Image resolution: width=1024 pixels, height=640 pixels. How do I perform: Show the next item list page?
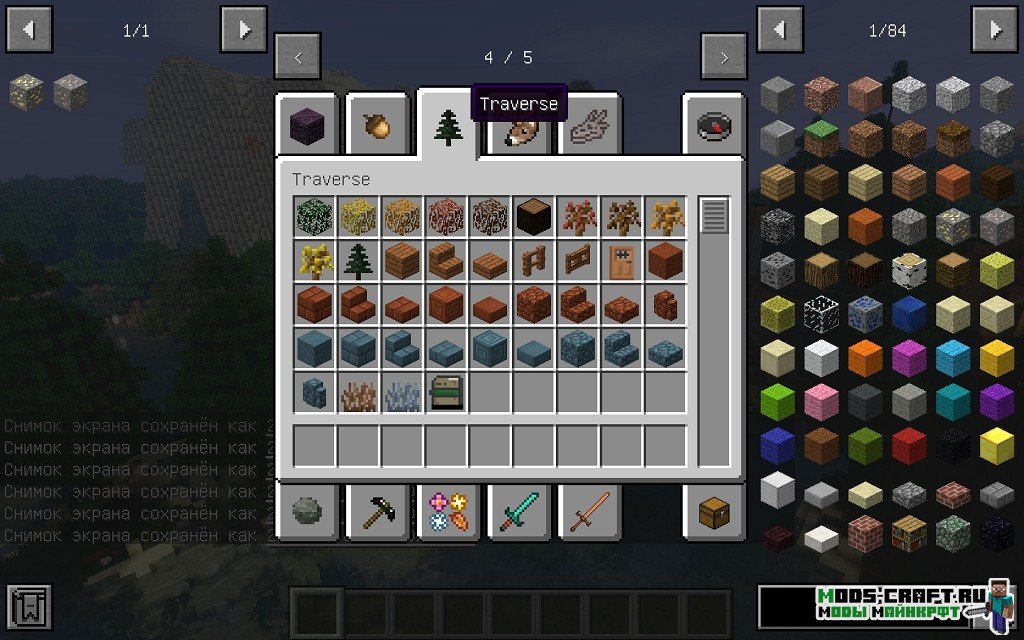click(995, 30)
